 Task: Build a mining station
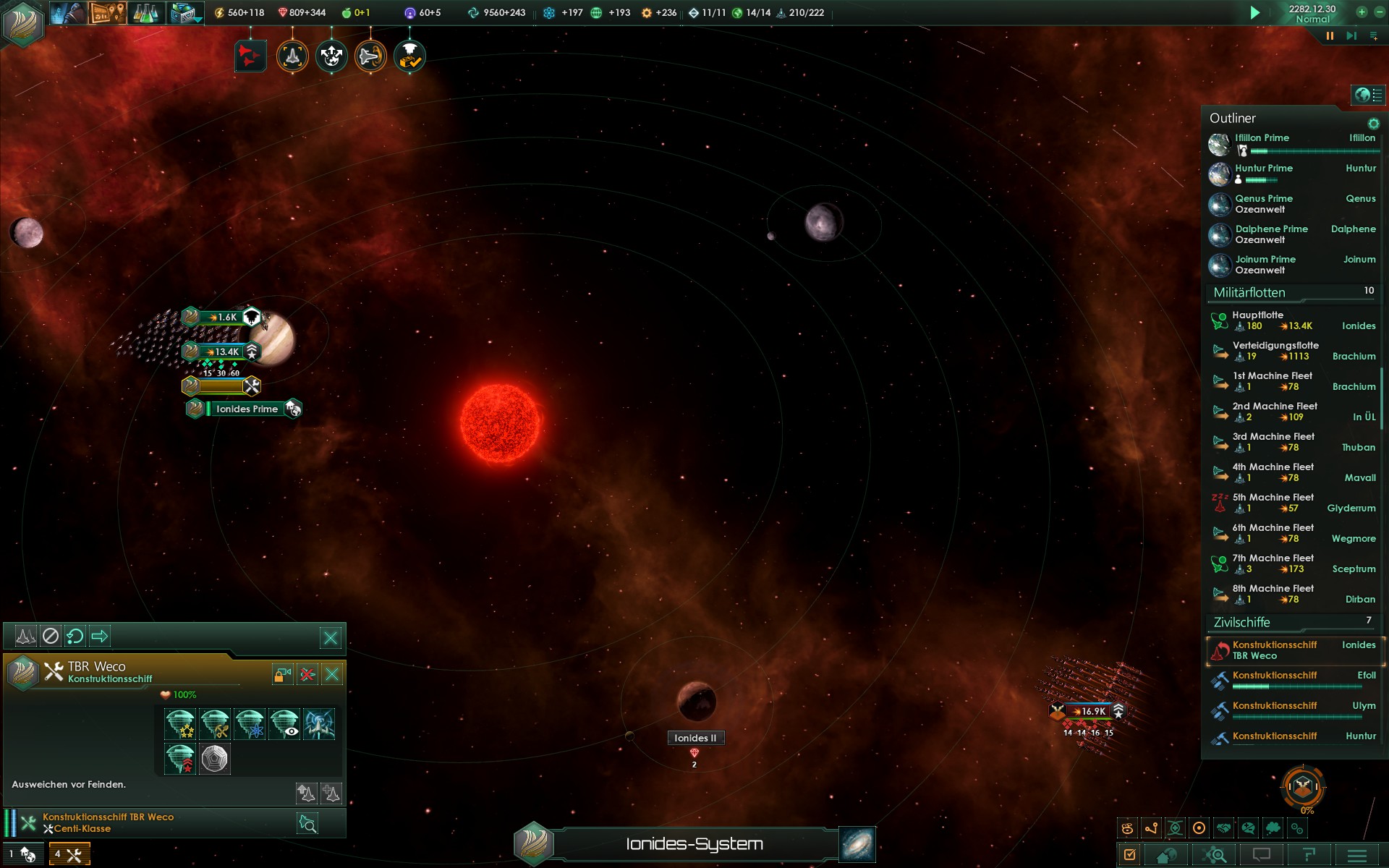tap(215, 724)
